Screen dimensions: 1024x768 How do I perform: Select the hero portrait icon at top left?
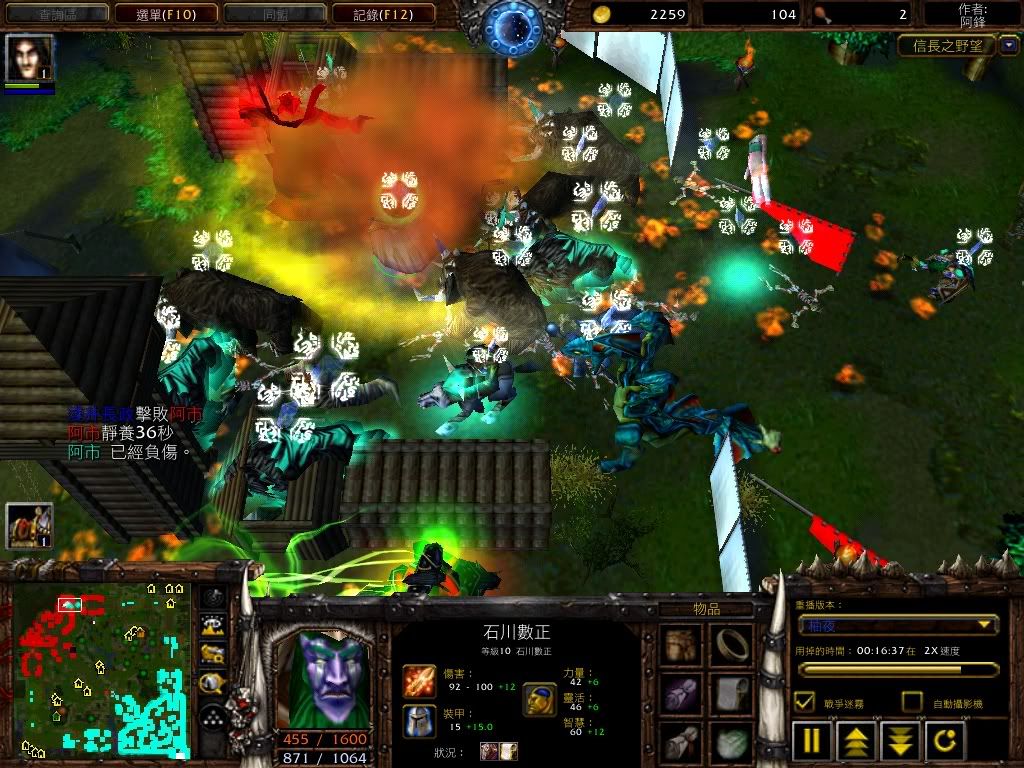(x=29, y=58)
